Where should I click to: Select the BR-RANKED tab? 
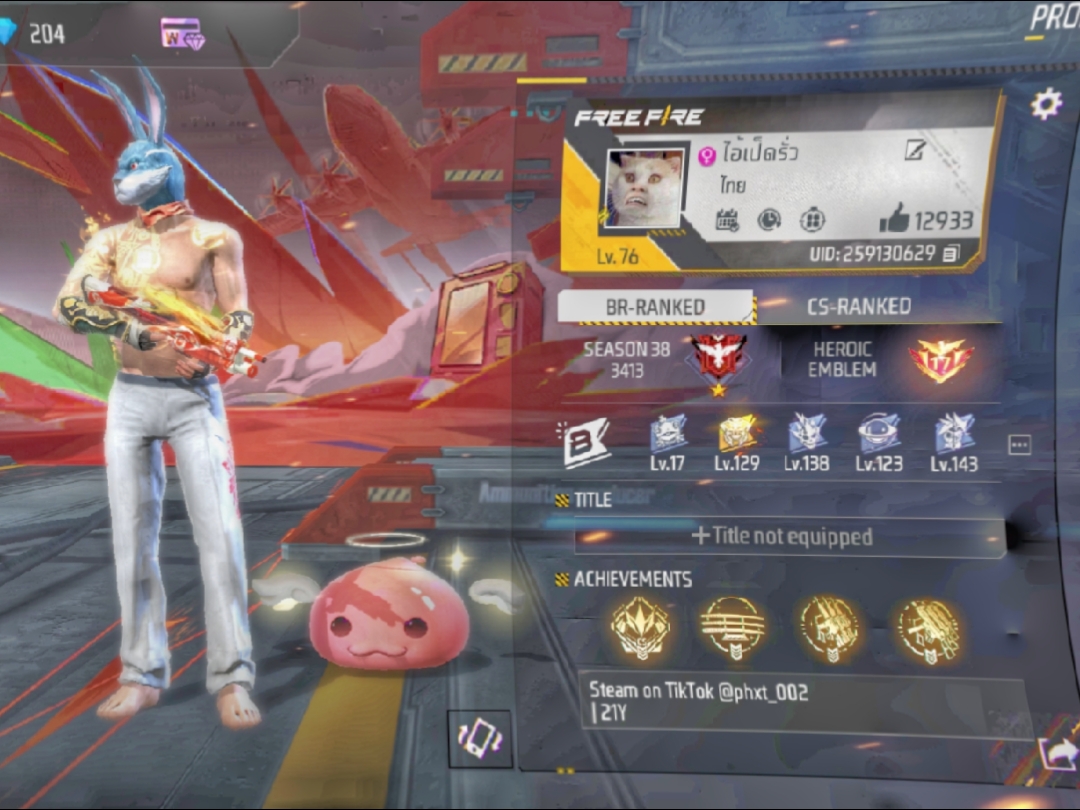(655, 307)
